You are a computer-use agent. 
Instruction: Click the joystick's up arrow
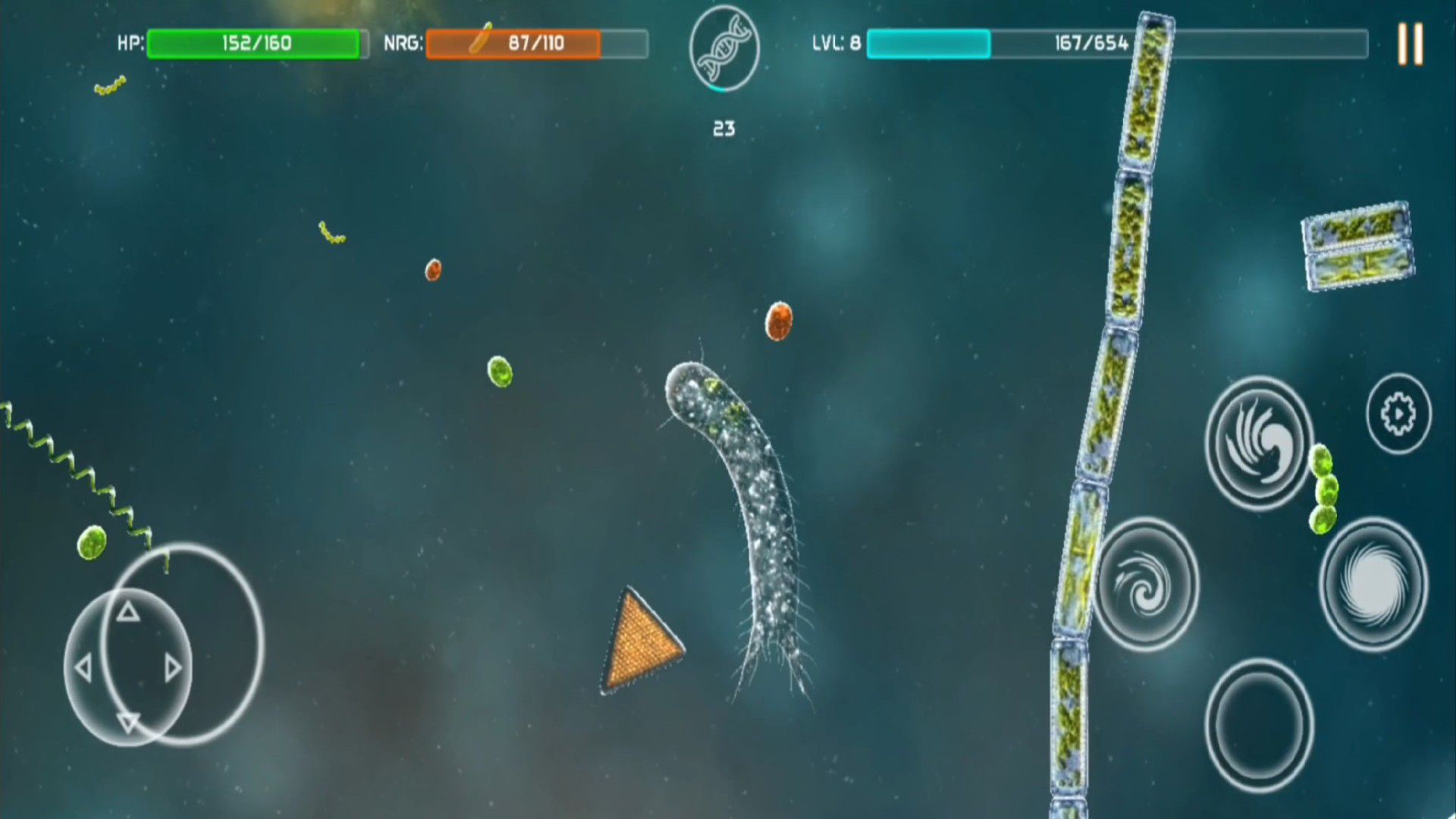click(128, 611)
